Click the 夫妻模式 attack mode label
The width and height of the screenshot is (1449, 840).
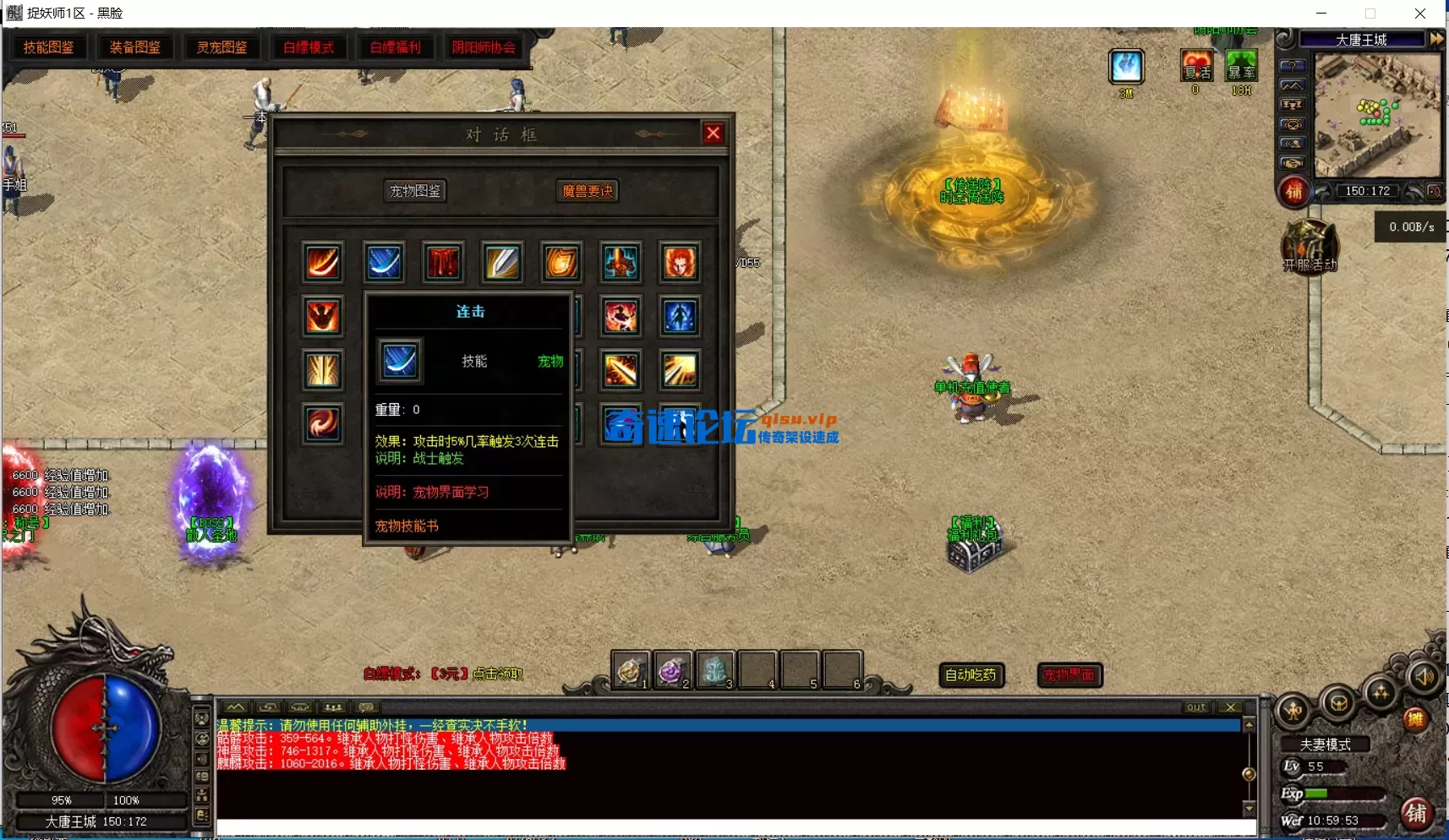point(1325,745)
